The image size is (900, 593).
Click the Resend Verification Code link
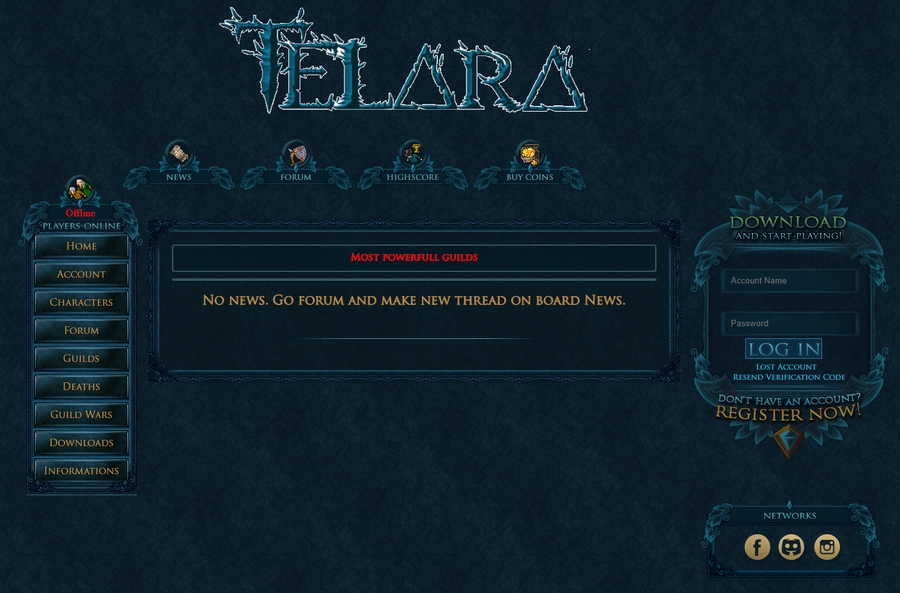[x=789, y=377]
